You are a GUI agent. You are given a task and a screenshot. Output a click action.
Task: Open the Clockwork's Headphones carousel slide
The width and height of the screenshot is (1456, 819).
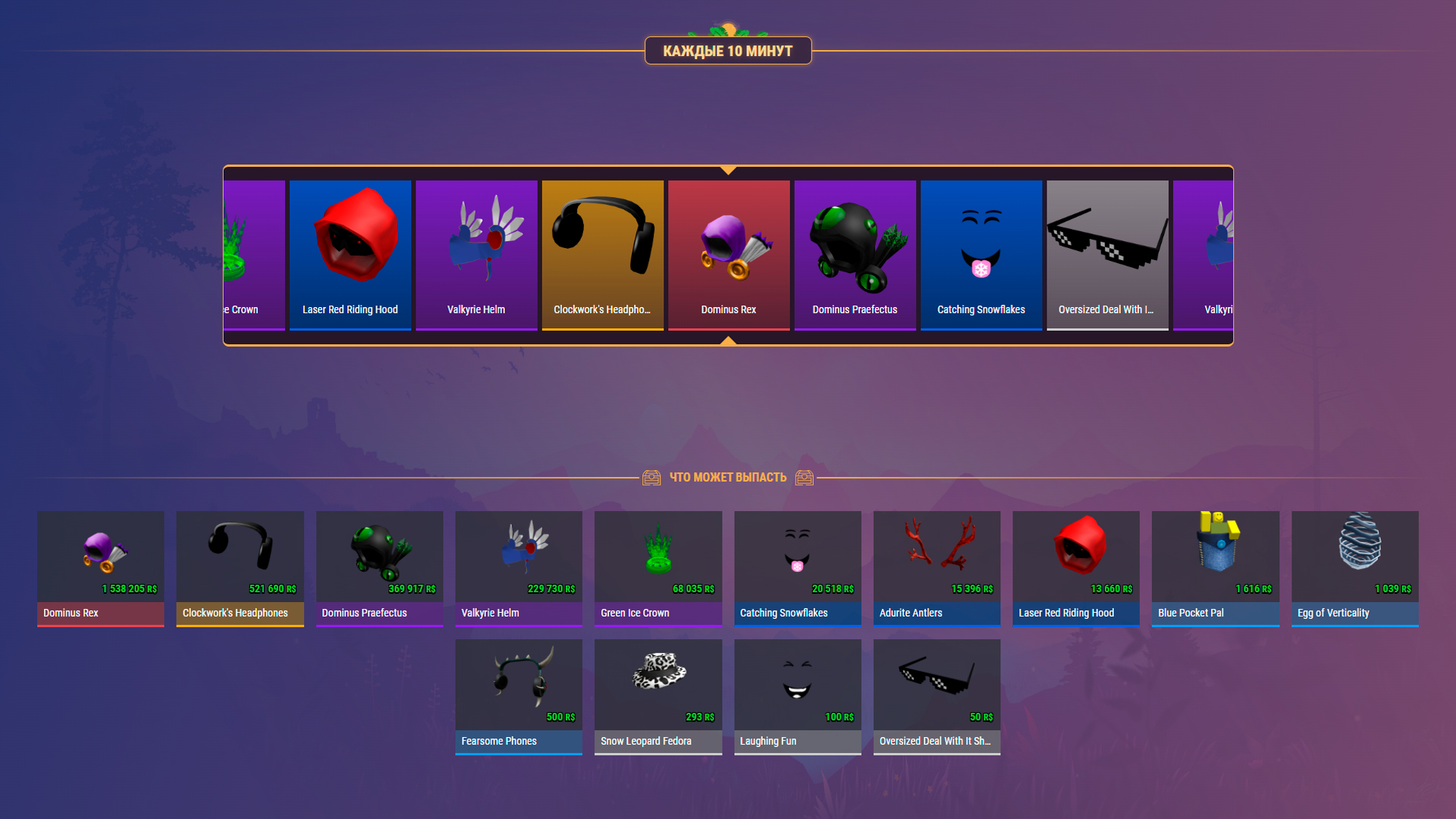602,256
